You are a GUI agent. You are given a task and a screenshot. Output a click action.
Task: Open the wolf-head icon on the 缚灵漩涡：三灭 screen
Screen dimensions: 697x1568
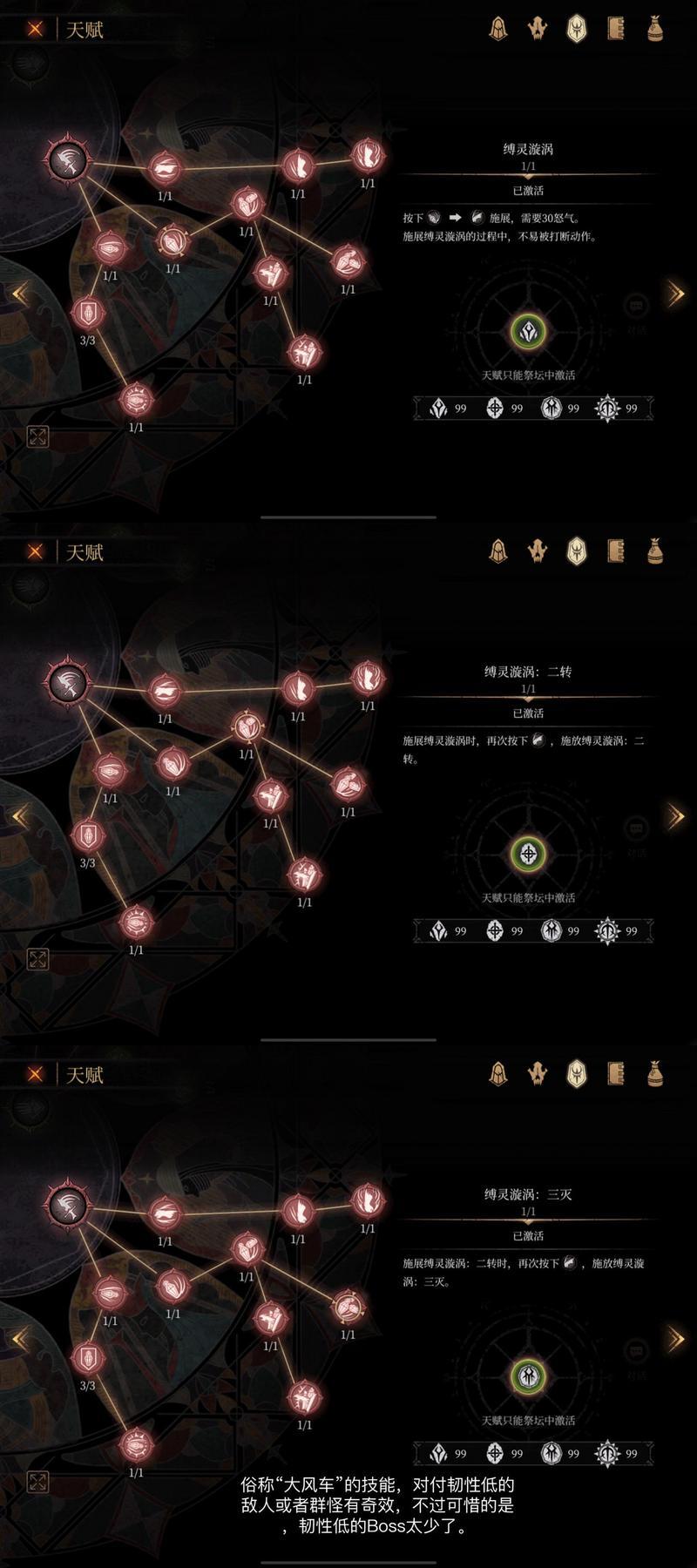pos(537,1074)
